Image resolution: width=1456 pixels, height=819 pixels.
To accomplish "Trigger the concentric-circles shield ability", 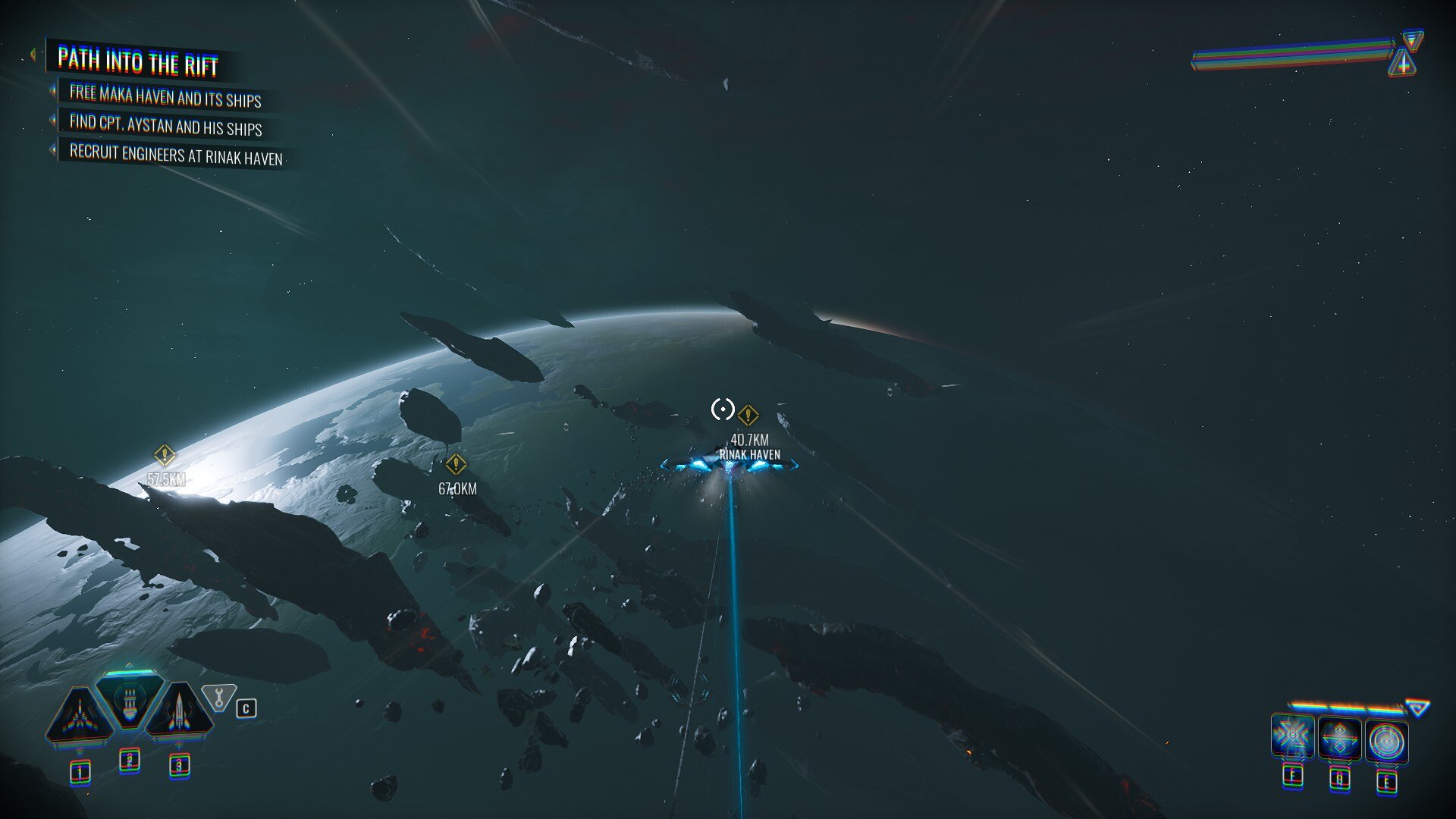I will coord(1386,741).
